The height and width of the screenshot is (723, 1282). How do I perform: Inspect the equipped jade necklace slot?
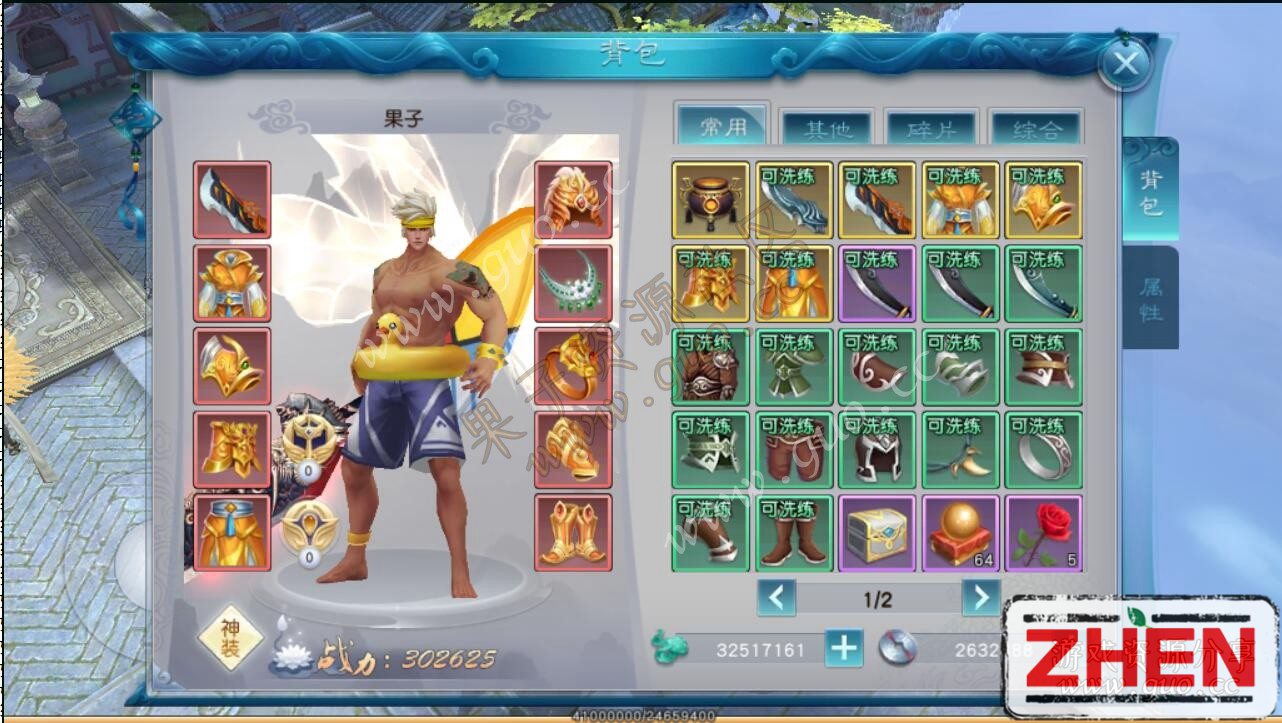(x=574, y=283)
